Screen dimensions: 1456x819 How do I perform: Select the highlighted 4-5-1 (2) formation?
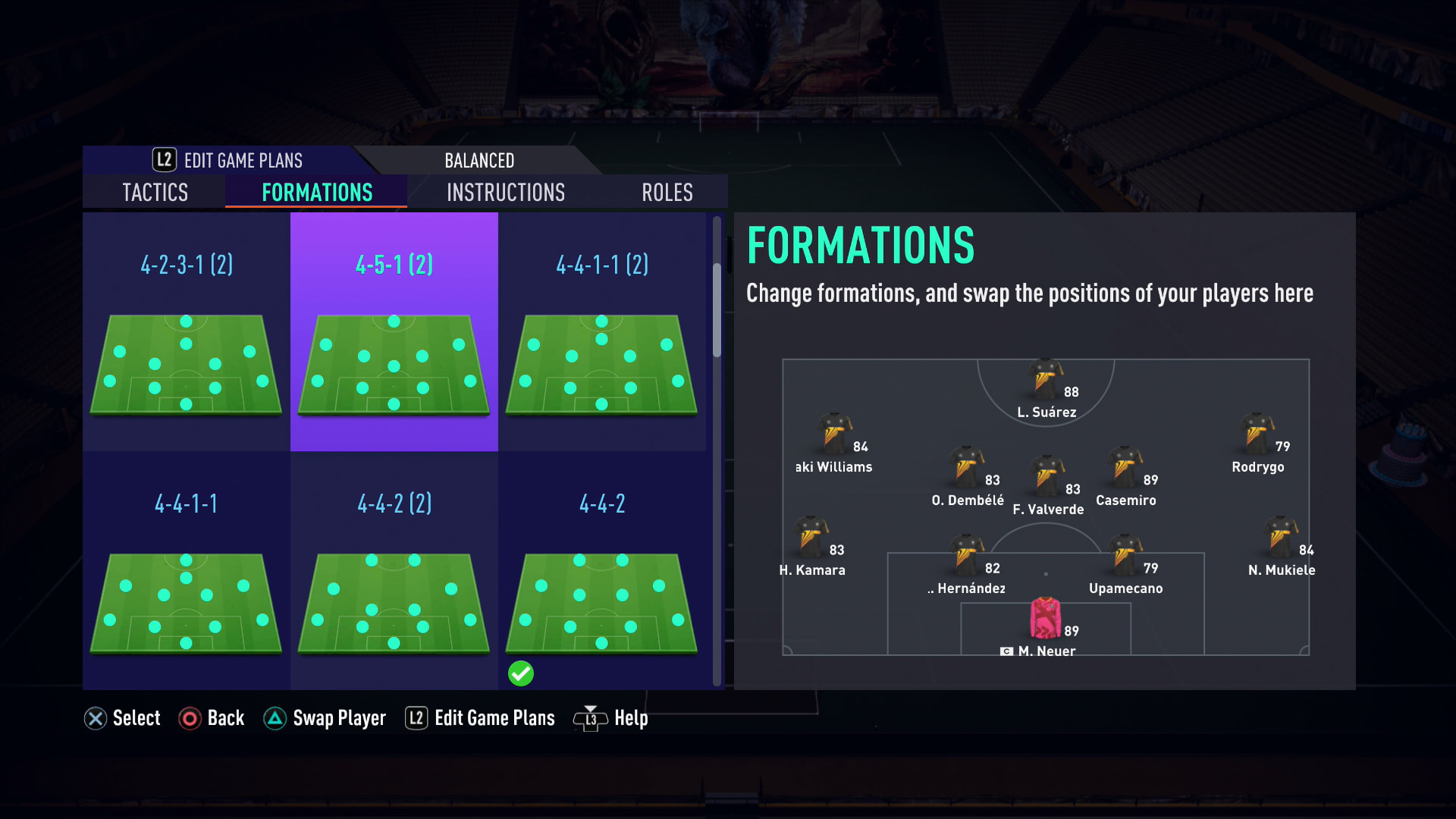pos(394,332)
